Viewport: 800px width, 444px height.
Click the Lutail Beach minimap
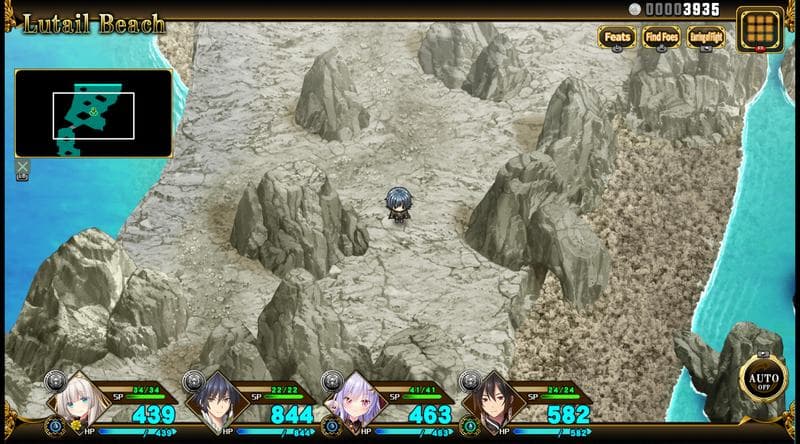point(93,113)
